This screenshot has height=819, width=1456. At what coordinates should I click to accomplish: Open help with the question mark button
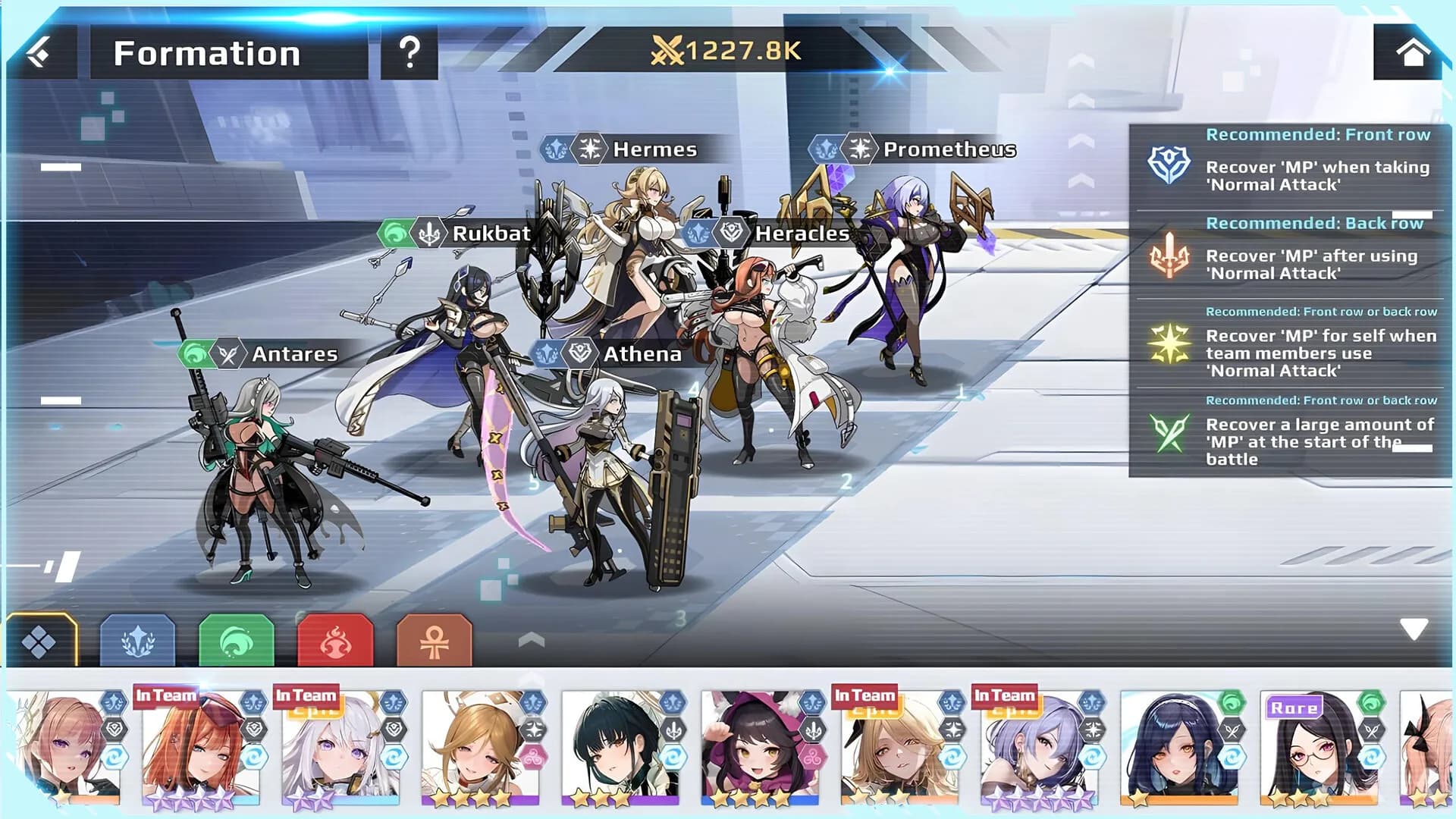coord(410,52)
